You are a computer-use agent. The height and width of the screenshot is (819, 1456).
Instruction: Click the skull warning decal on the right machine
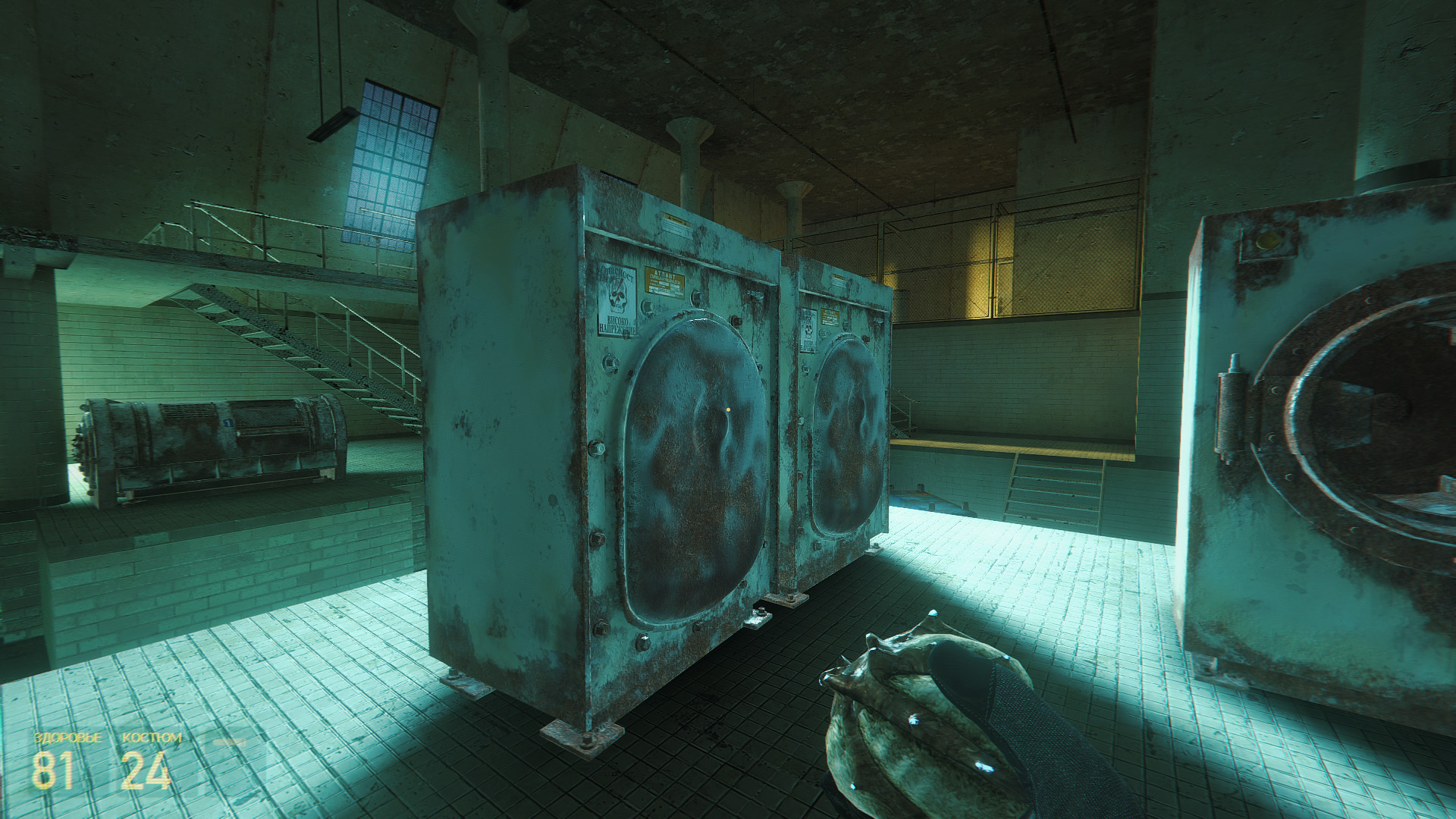[x=808, y=331]
